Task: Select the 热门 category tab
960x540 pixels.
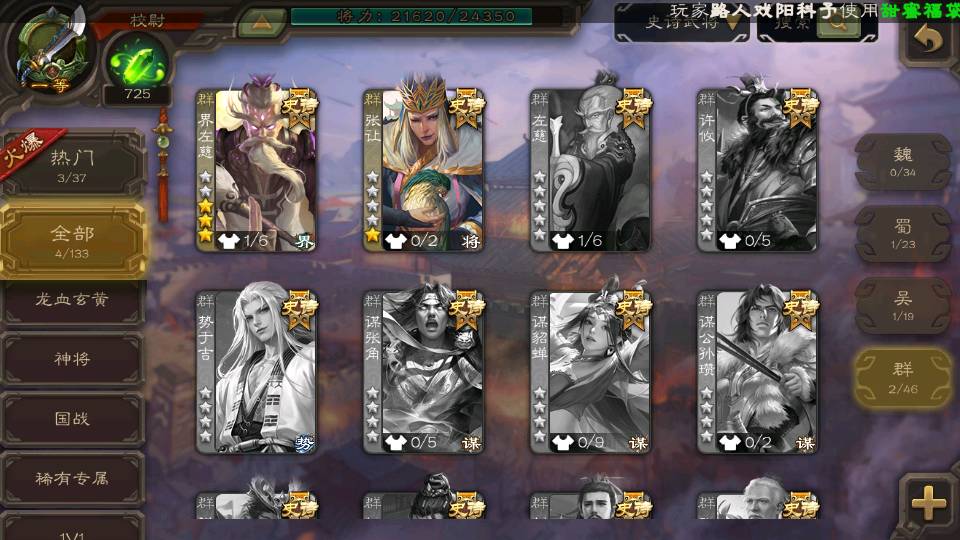Action: 72,163
